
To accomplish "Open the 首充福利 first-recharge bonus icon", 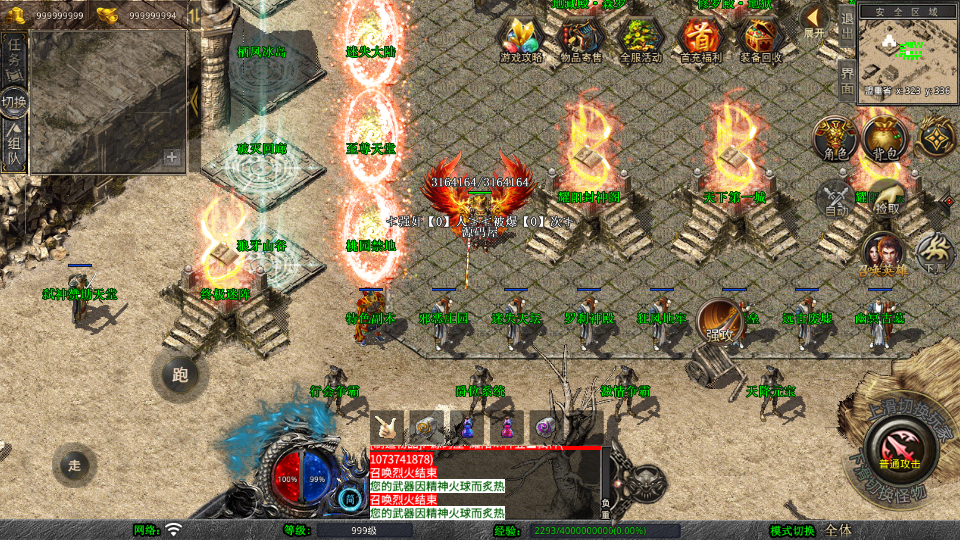I will coord(701,40).
